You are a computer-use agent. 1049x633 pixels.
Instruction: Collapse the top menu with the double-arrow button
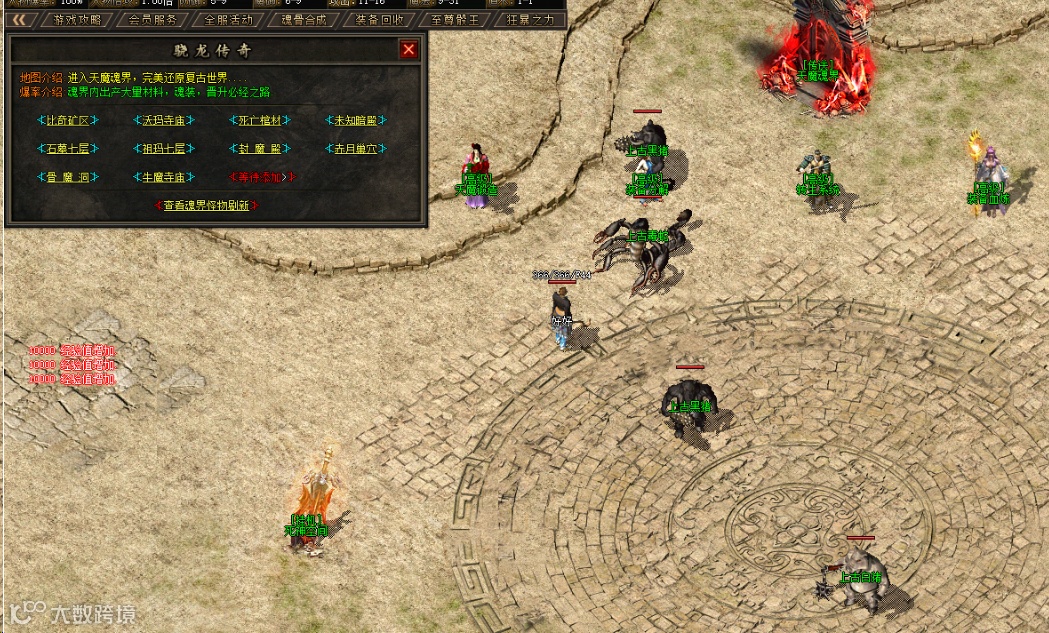[19, 19]
